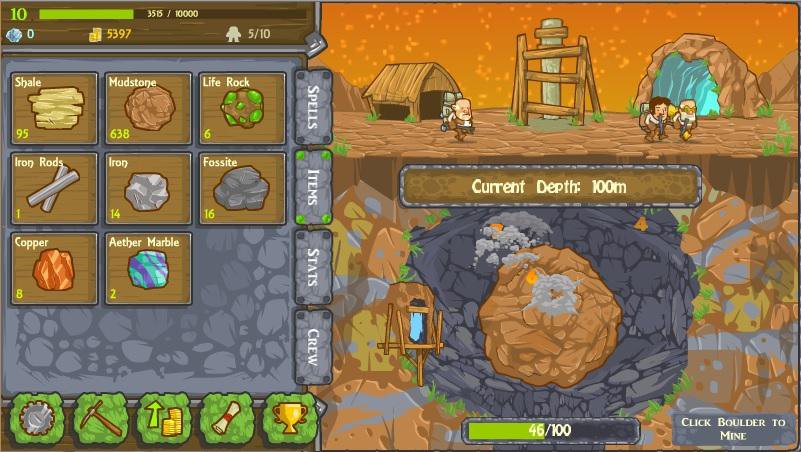Screen dimensions: 801x452
Task: Open the gold coins upgrade button
Action: click(163, 417)
